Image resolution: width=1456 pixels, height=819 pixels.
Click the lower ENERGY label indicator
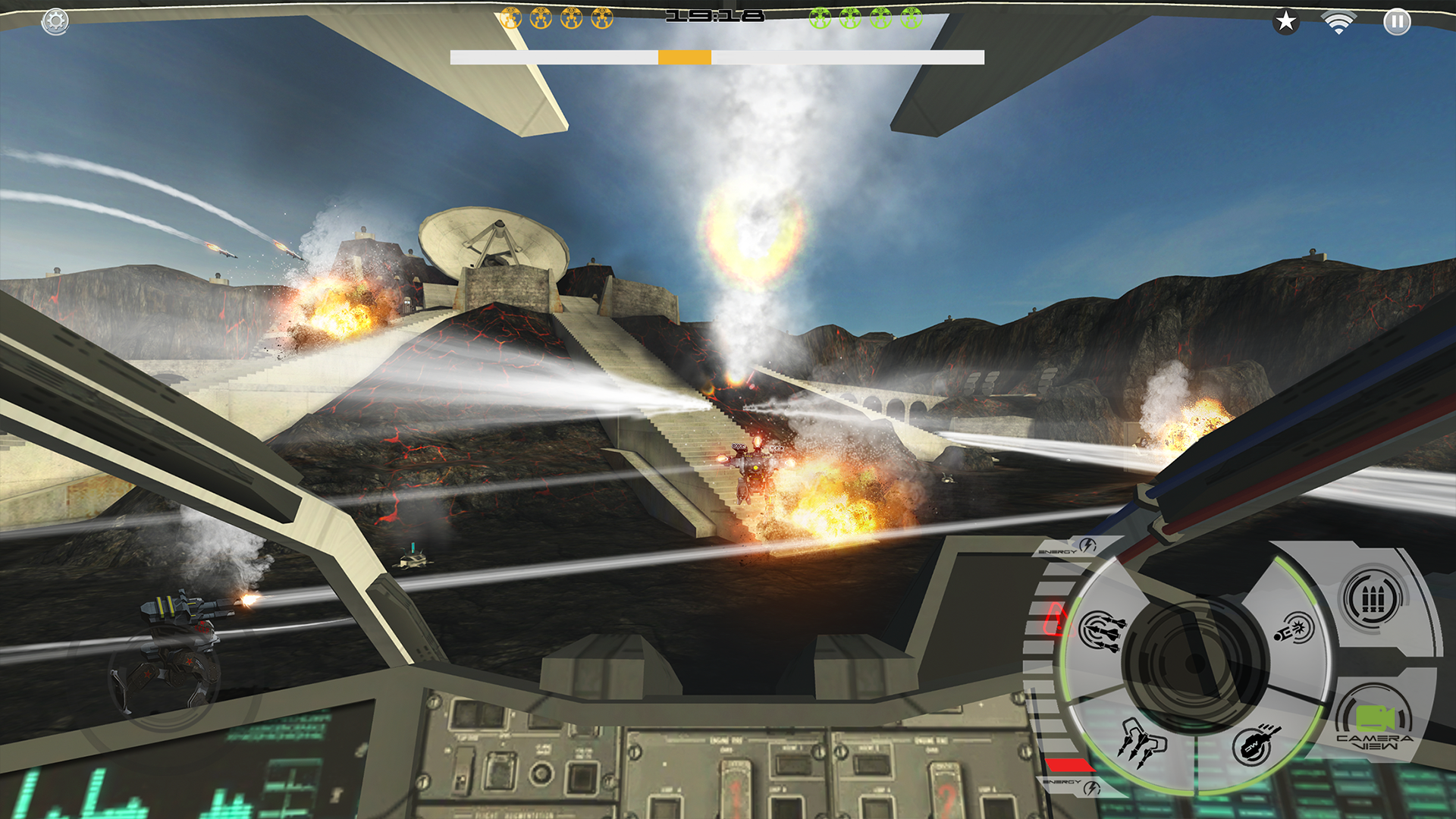point(1063,782)
